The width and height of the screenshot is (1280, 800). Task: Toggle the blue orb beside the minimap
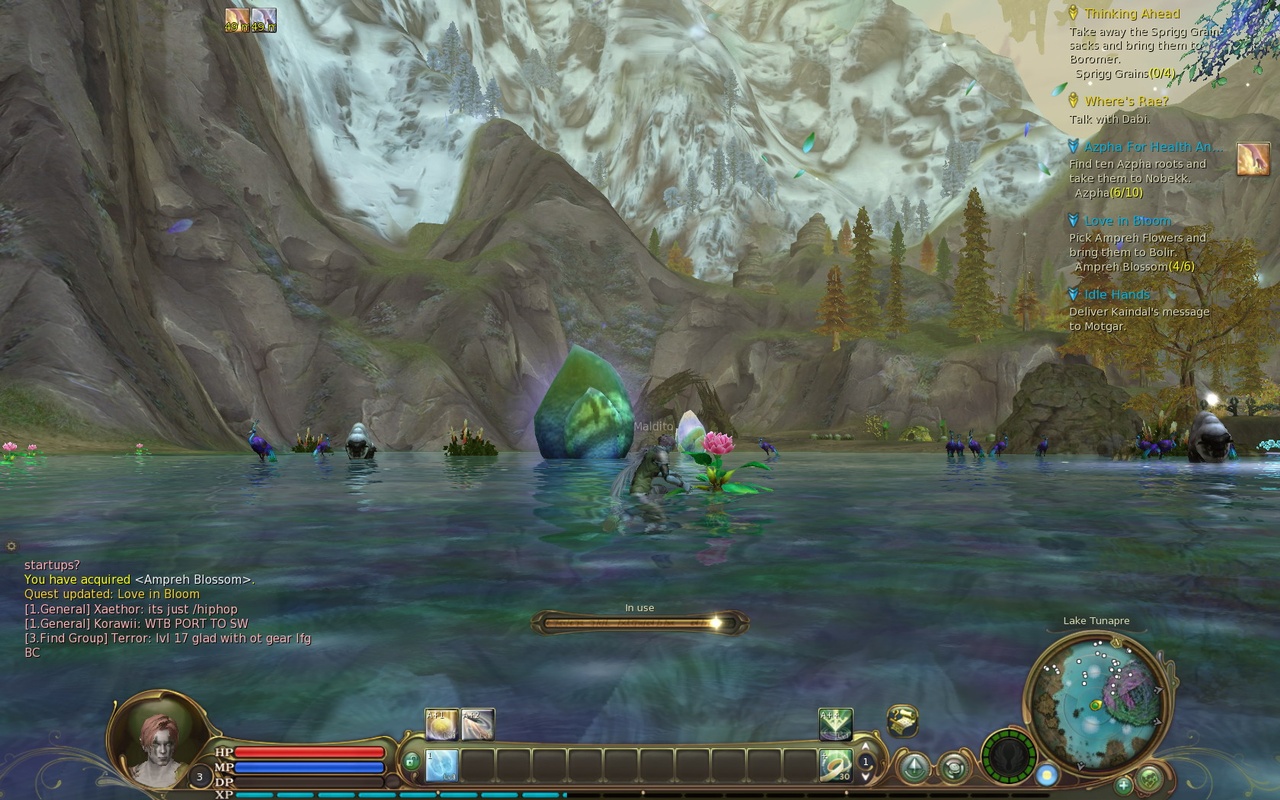point(1048,777)
